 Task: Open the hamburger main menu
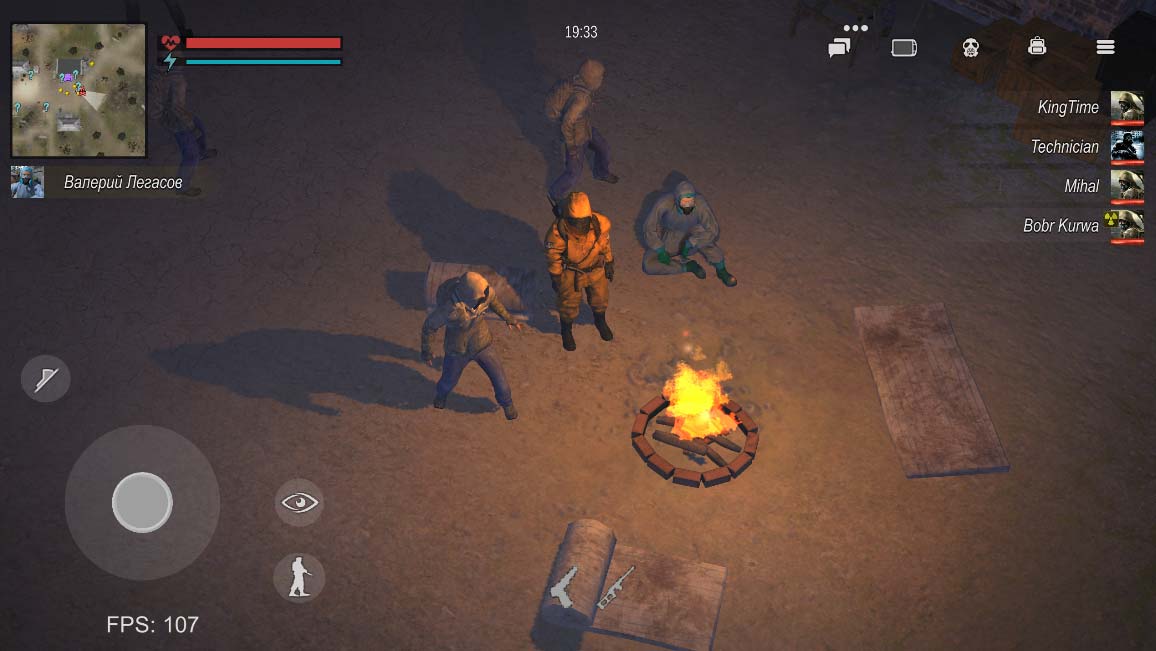pos(1105,47)
